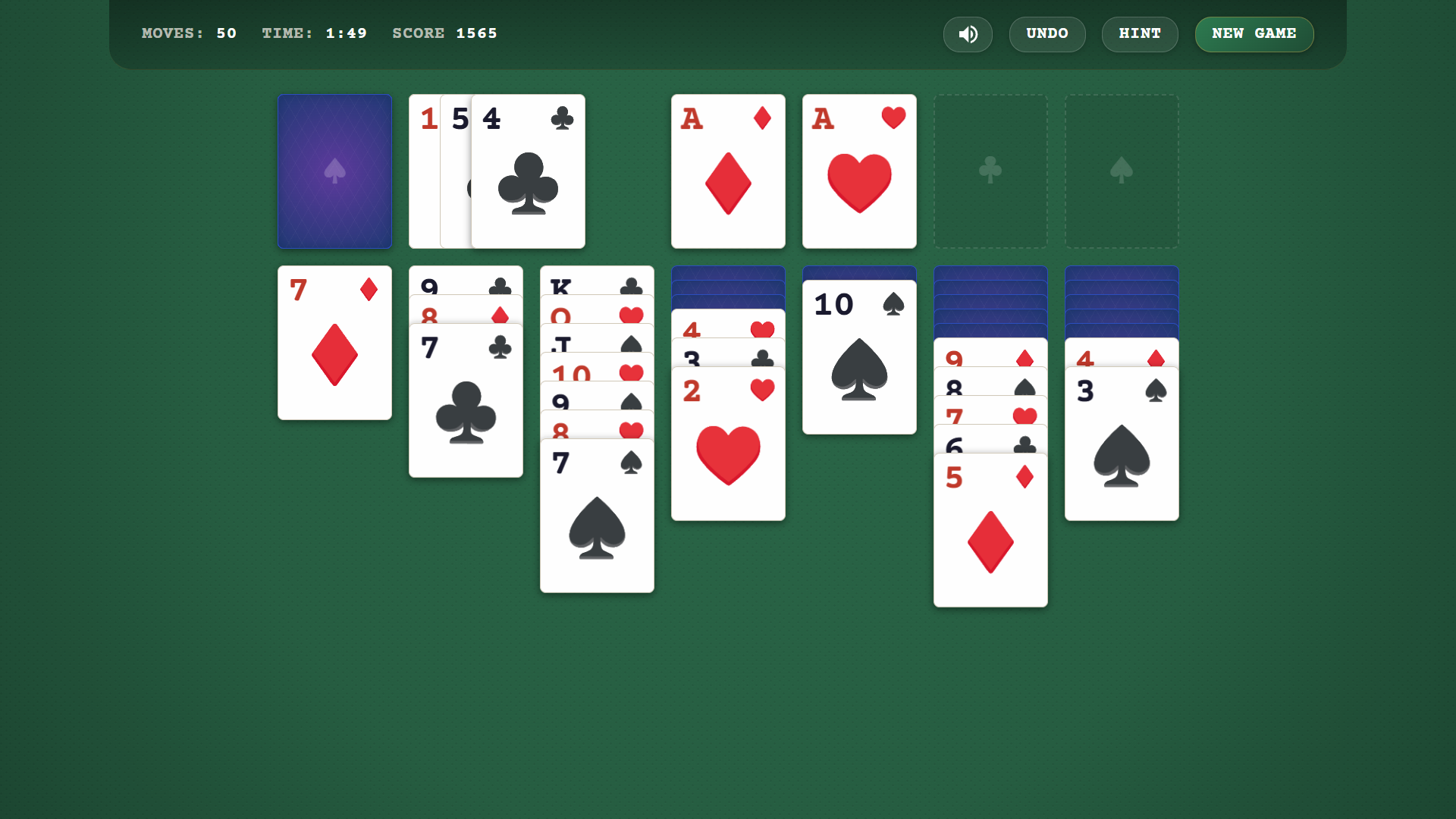Select the empty clubs foundation slot
The height and width of the screenshot is (819, 1456).
[x=990, y=171]
